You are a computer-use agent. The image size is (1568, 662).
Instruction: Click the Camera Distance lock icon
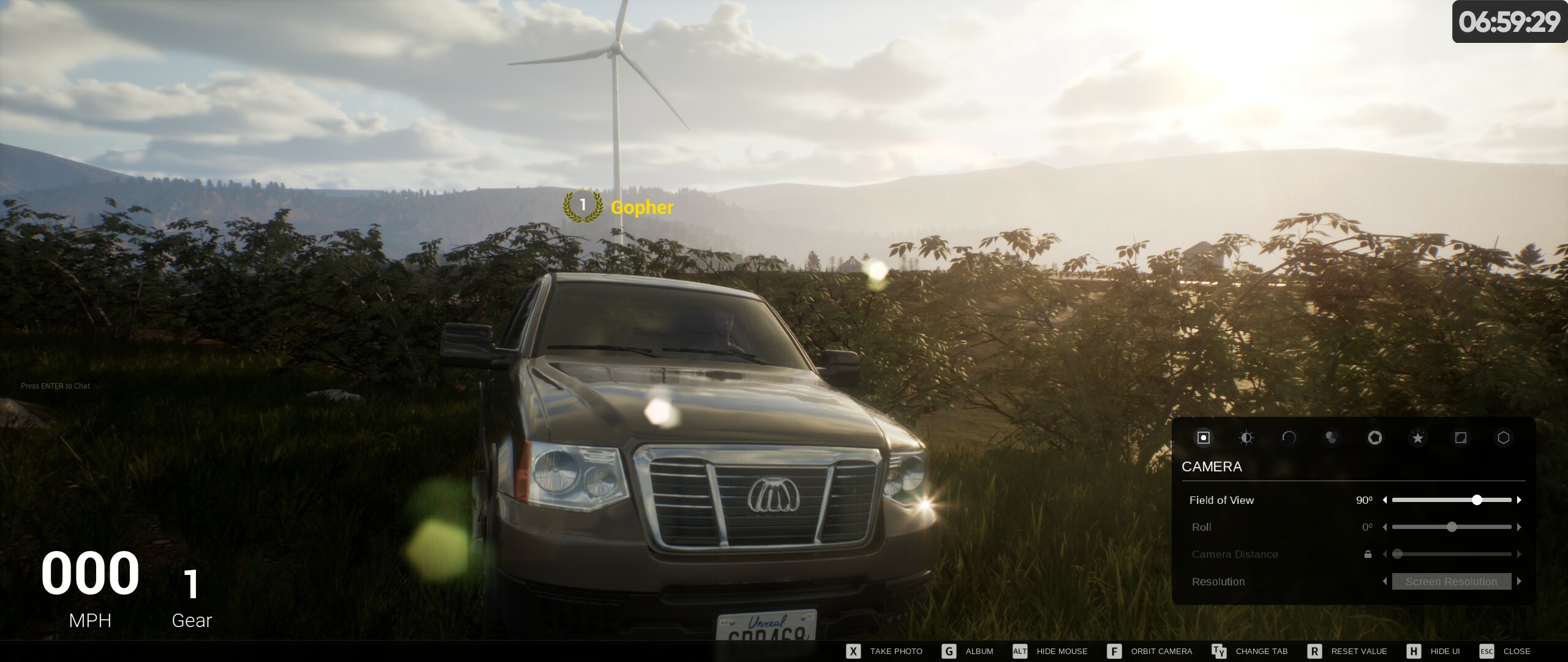pos(1368,554)
